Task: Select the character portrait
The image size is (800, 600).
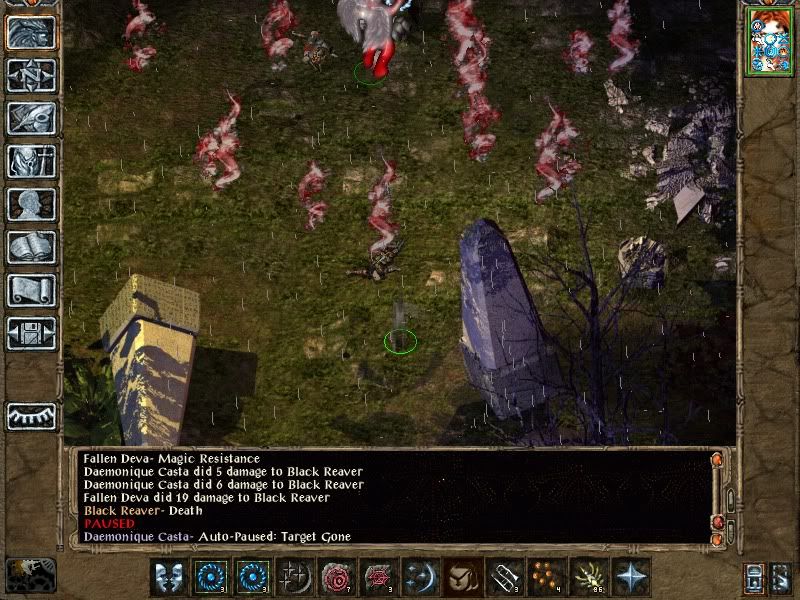Action: [768, 42]
